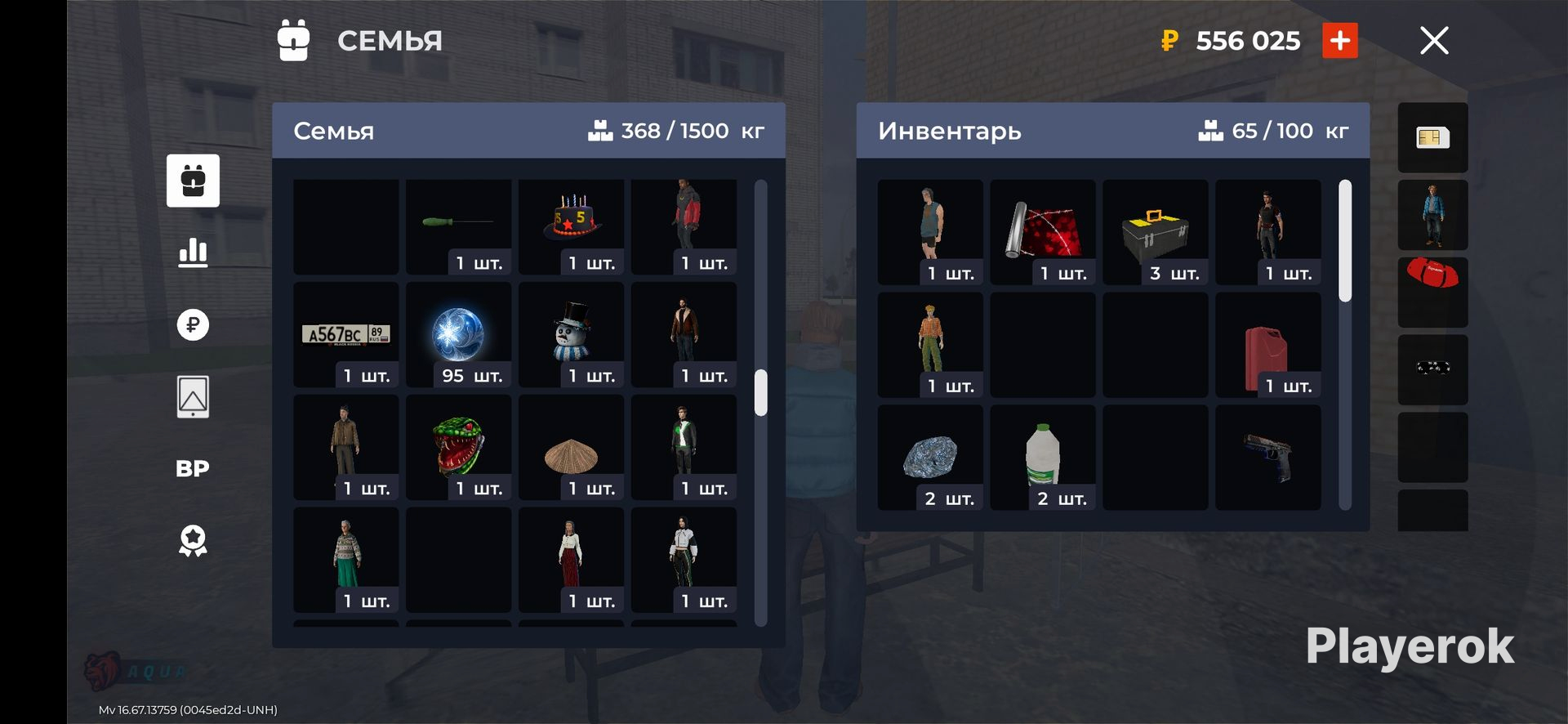
Task: Select the A567BC license plate item
Action: click(x=346, y=335)
